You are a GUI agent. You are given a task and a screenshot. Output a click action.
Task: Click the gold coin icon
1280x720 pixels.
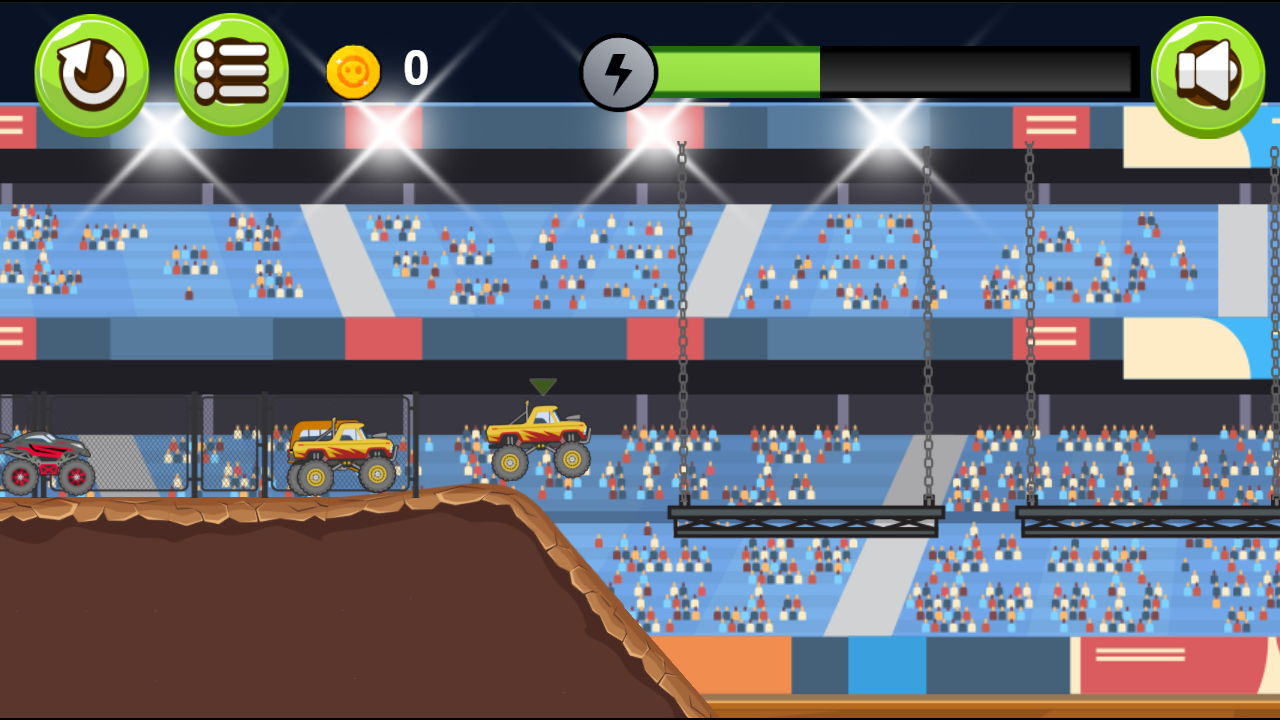click(352, 70)
